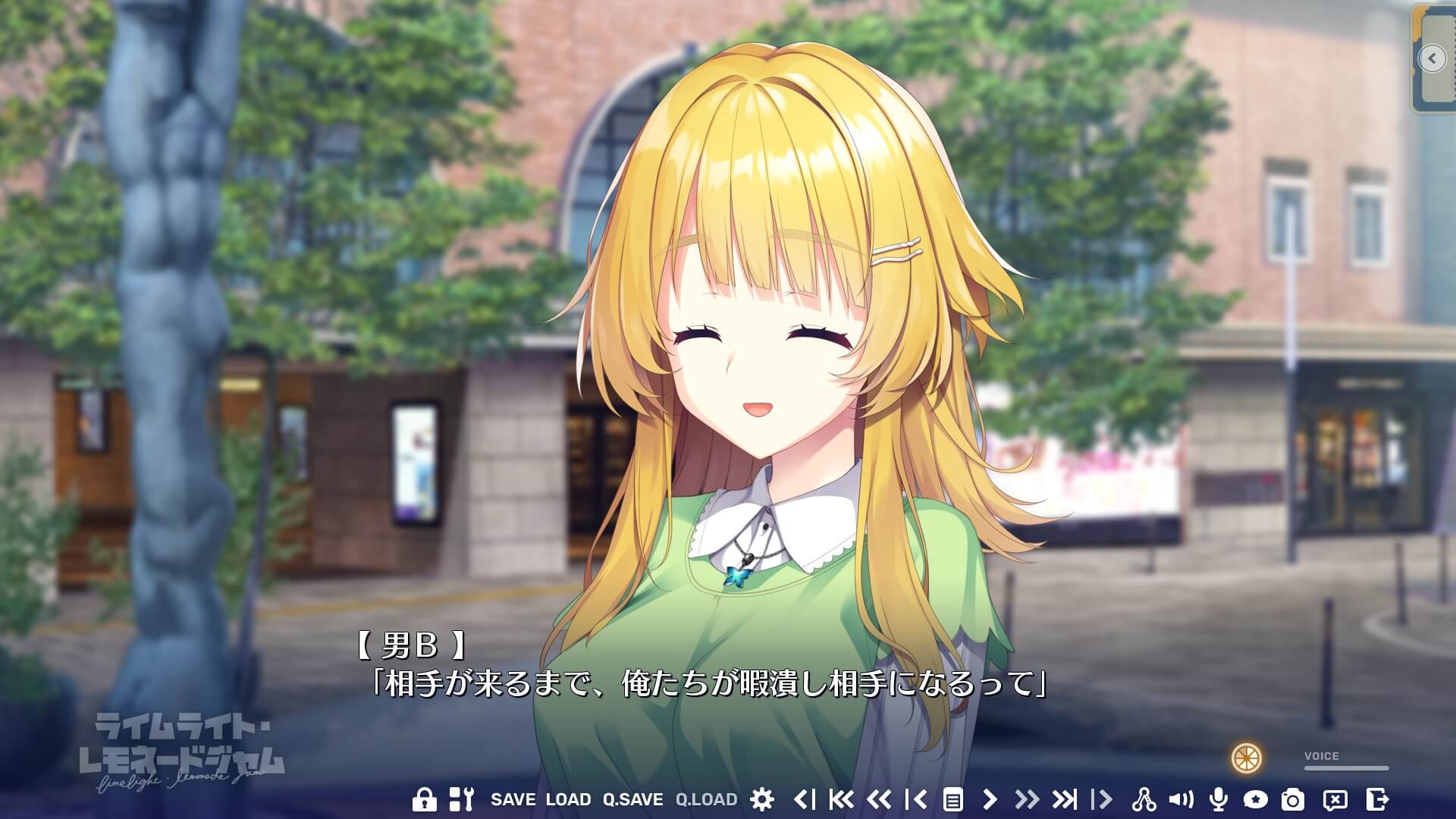Hide the dialogue box using the x-box icon
Screen dimensions: 1456x819
[1336, 799]
